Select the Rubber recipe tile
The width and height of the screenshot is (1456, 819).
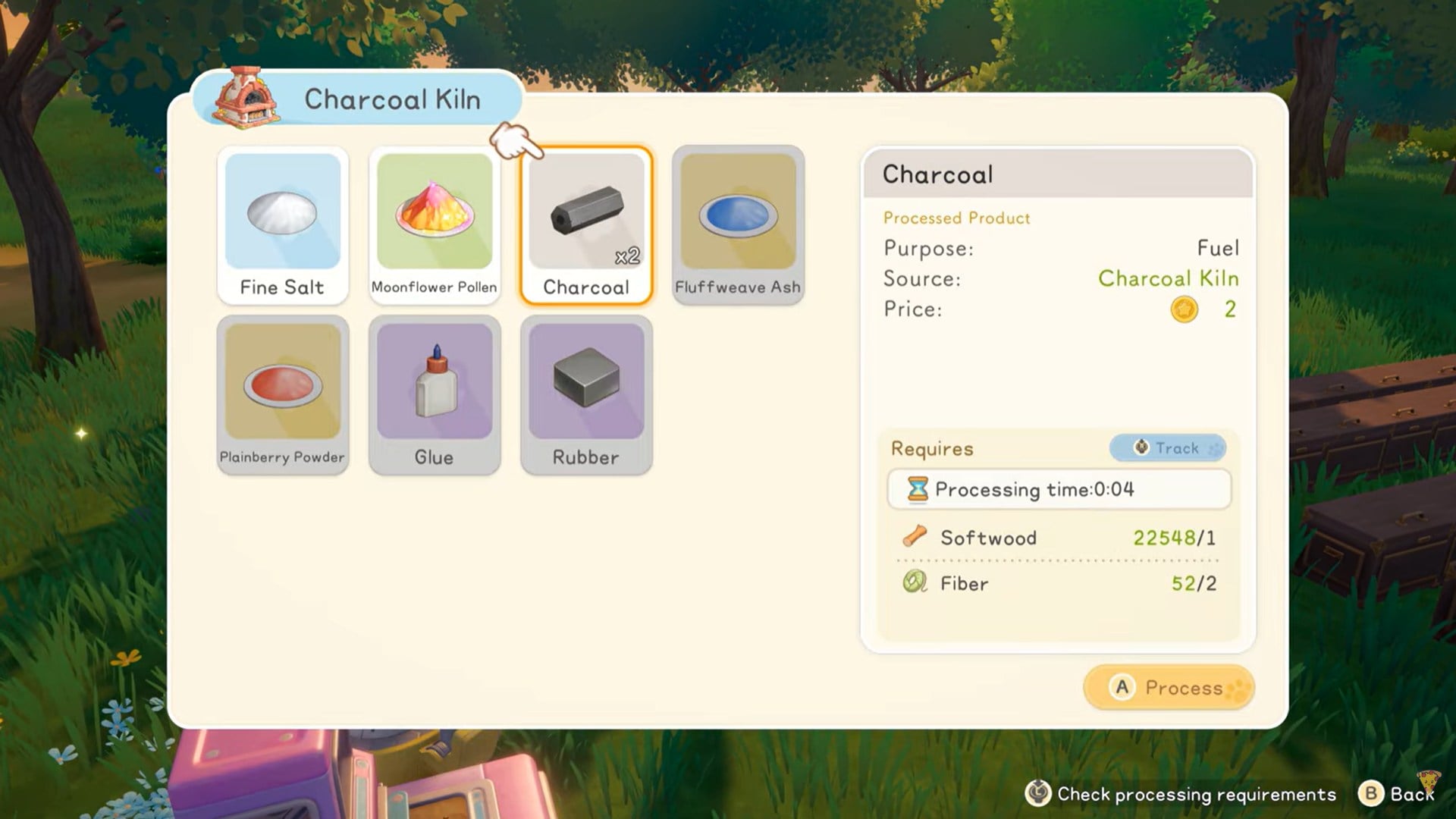point(585,395)
